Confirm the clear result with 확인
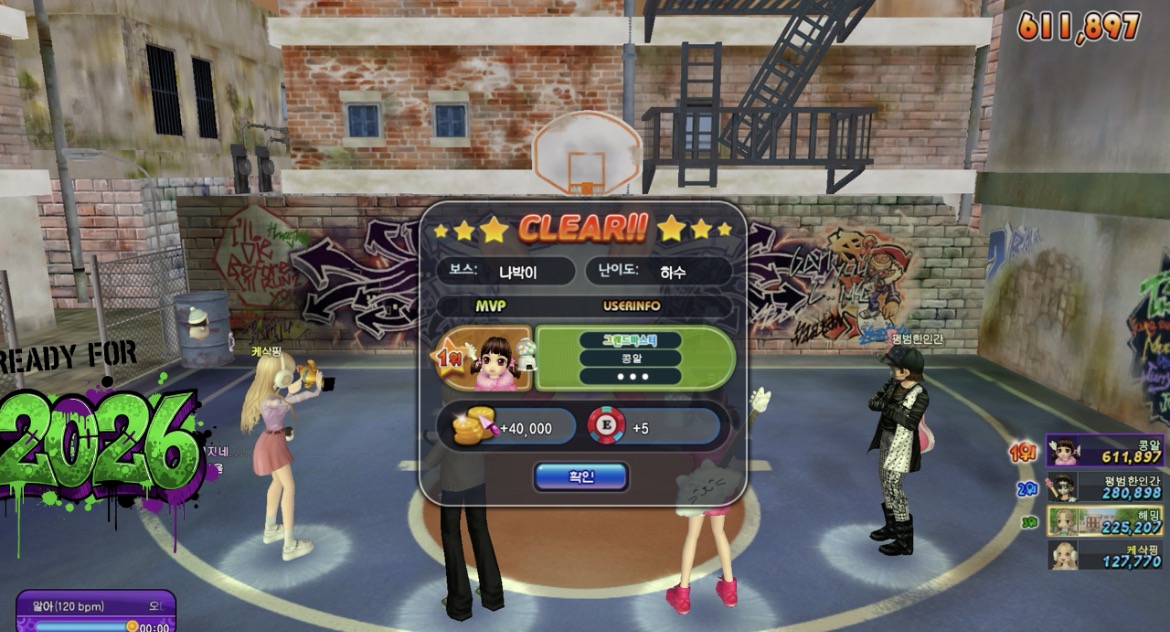The height and width of the screenshot is (632, 1170). pyautogui.click(x=581, y=477)
